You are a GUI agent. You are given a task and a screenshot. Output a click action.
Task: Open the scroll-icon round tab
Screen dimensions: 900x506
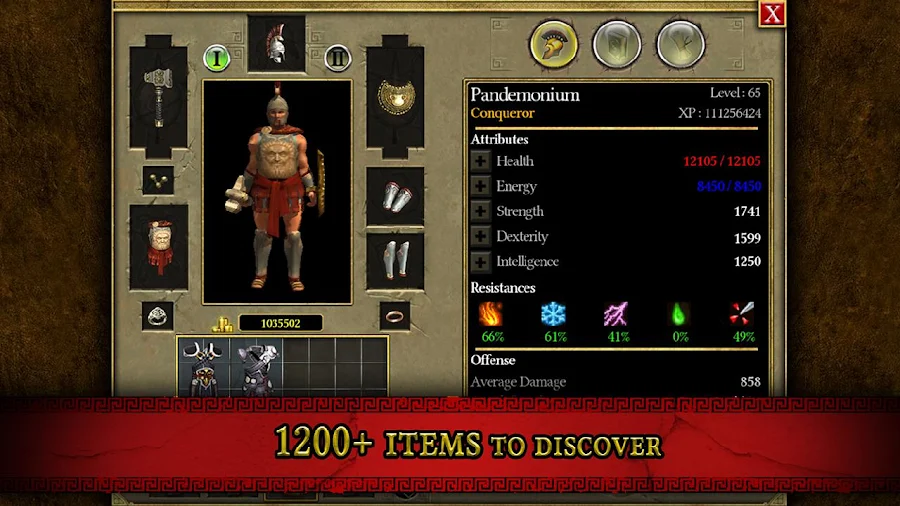617,45
